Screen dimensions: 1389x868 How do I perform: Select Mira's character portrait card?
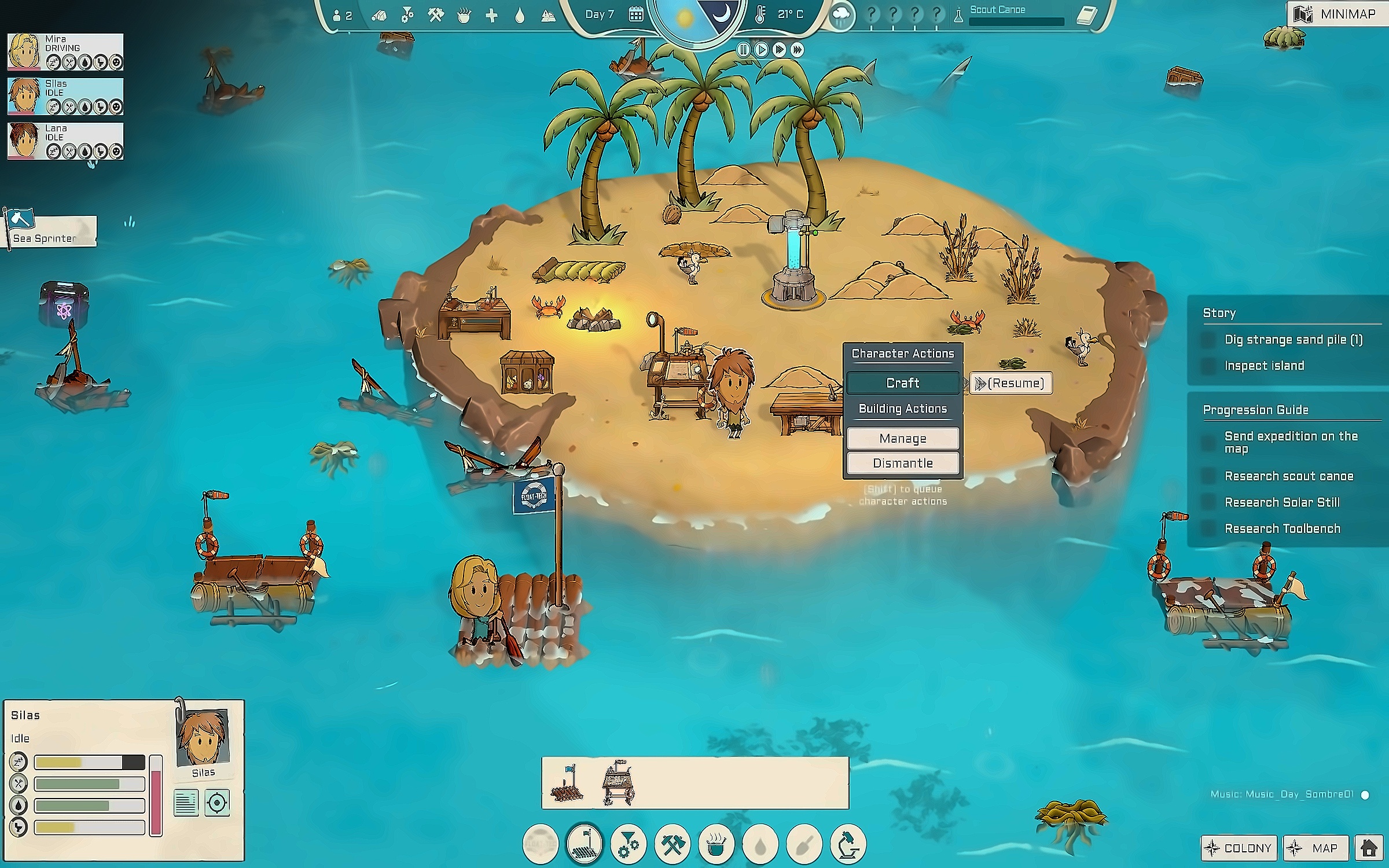coord(65,52)
